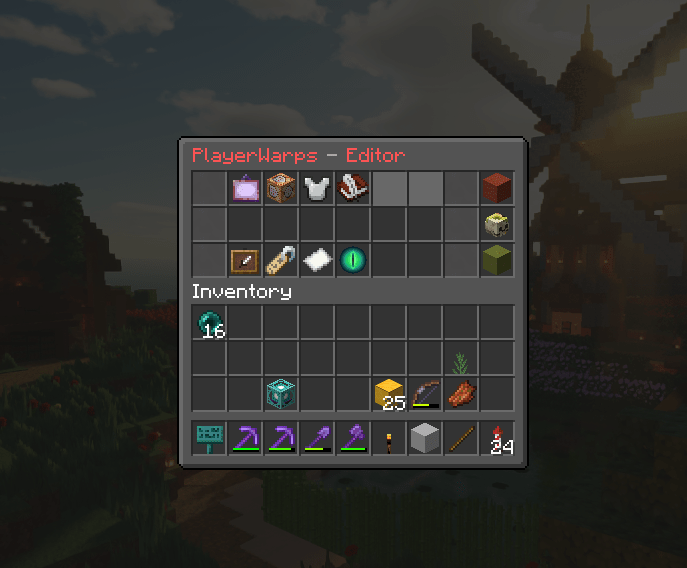Pick up the stack of 16 ender pearls
This screenshot has width=687, height=568.
[x=209, y=323]
